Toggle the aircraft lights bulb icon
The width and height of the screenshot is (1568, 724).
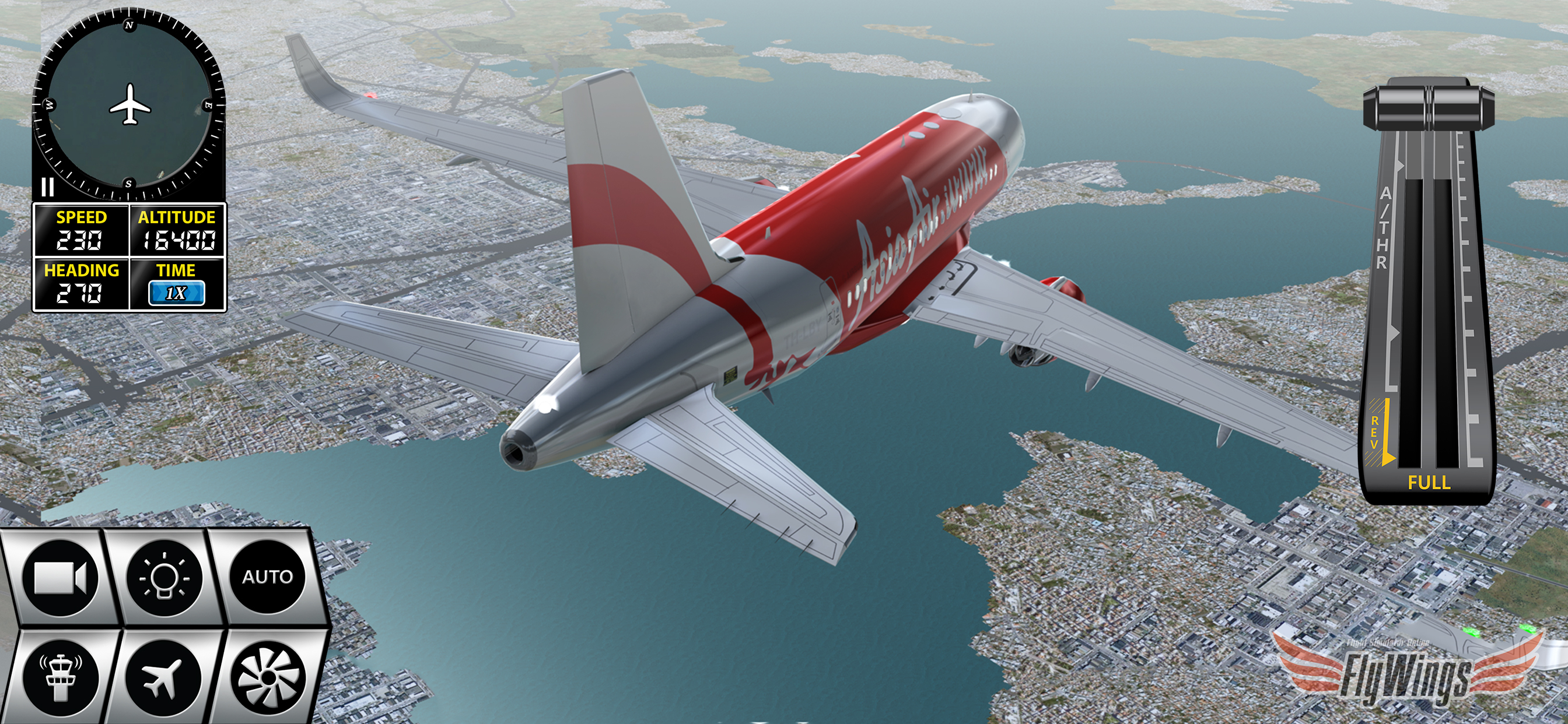[164, 577]
